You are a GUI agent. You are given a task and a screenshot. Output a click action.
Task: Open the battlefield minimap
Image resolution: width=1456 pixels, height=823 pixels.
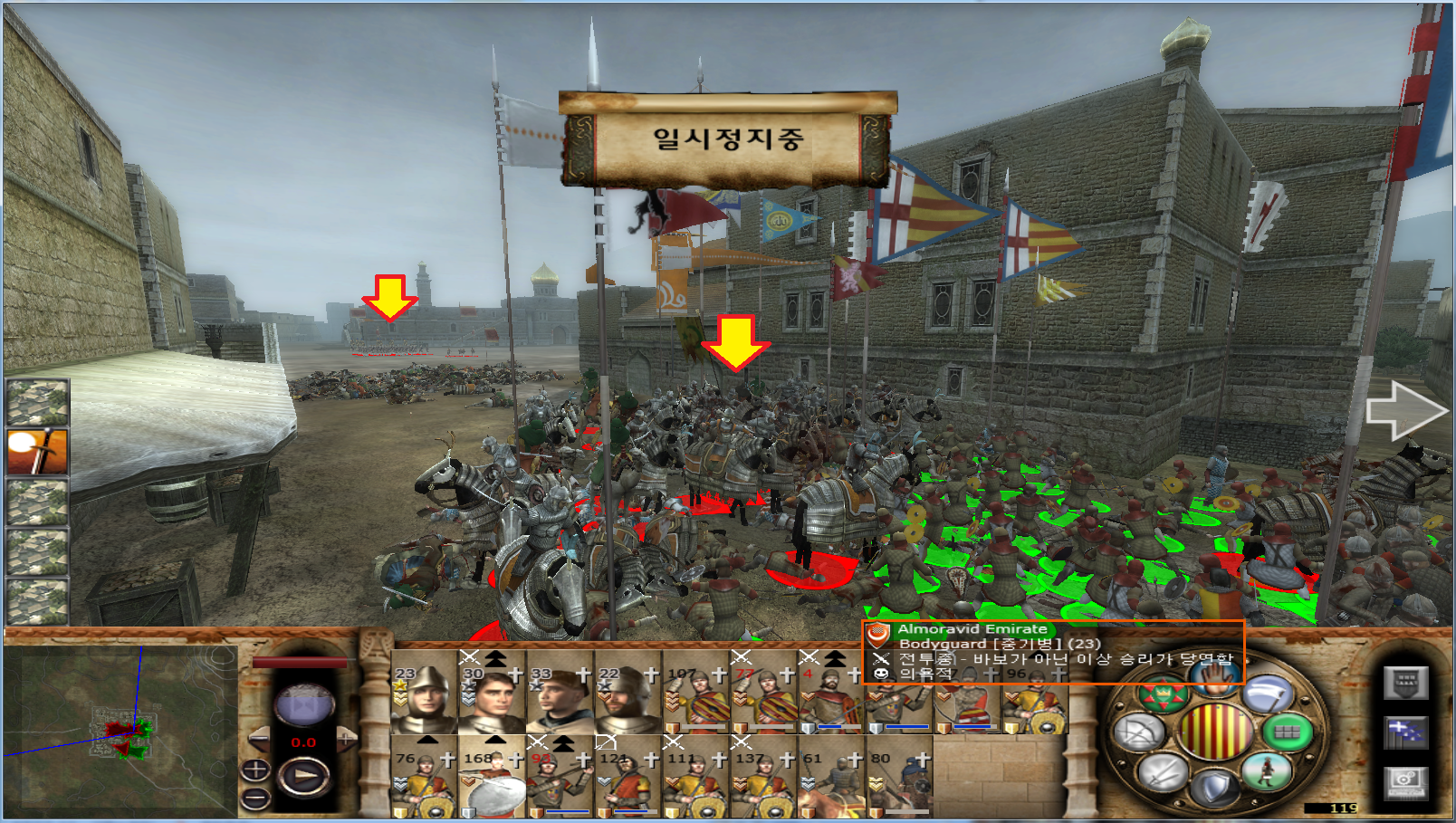[118, 726]
